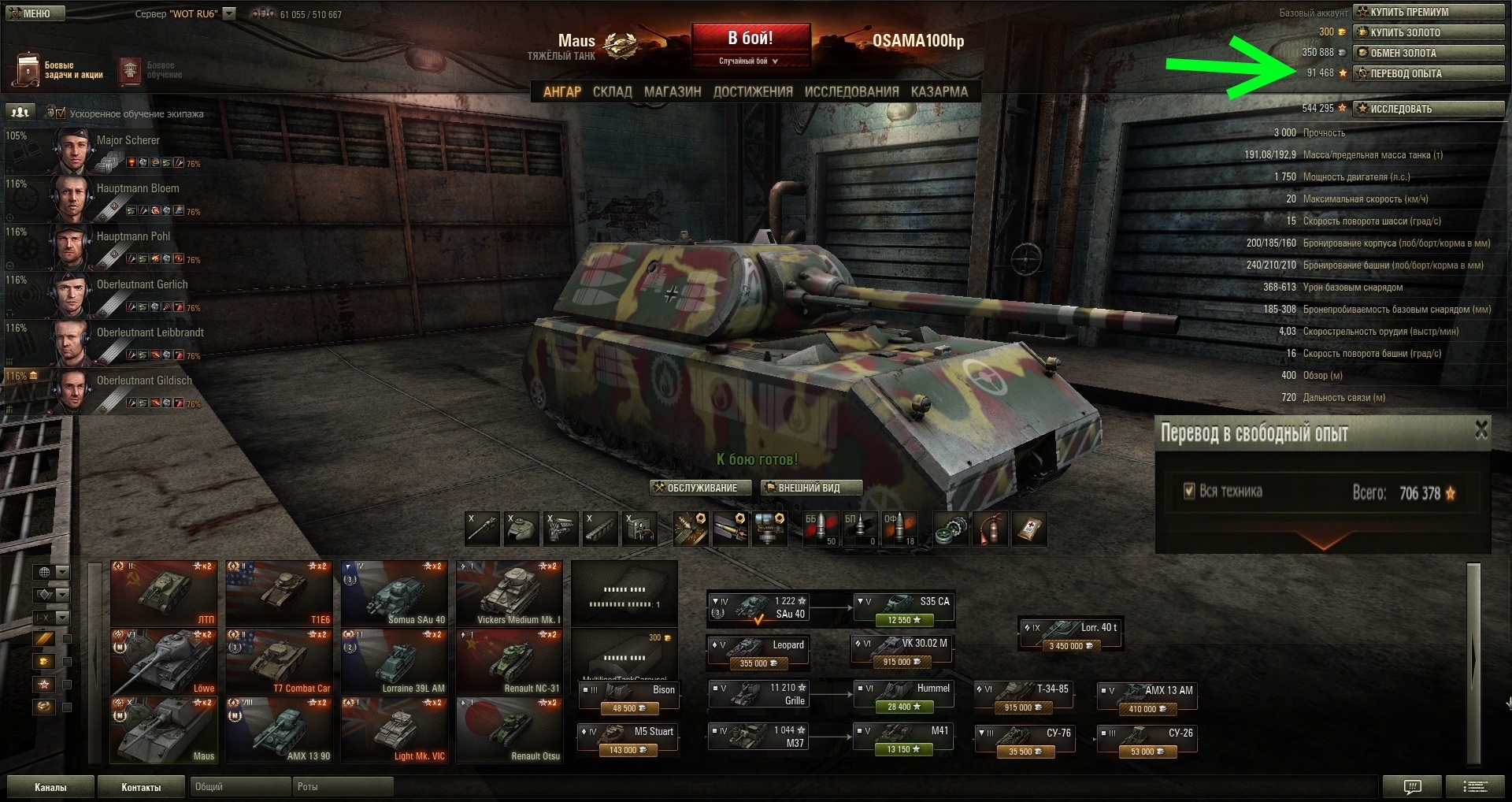
Task: Go to the ДОСТИЖЕНИЯ tab
Action: tap(753, 92)
